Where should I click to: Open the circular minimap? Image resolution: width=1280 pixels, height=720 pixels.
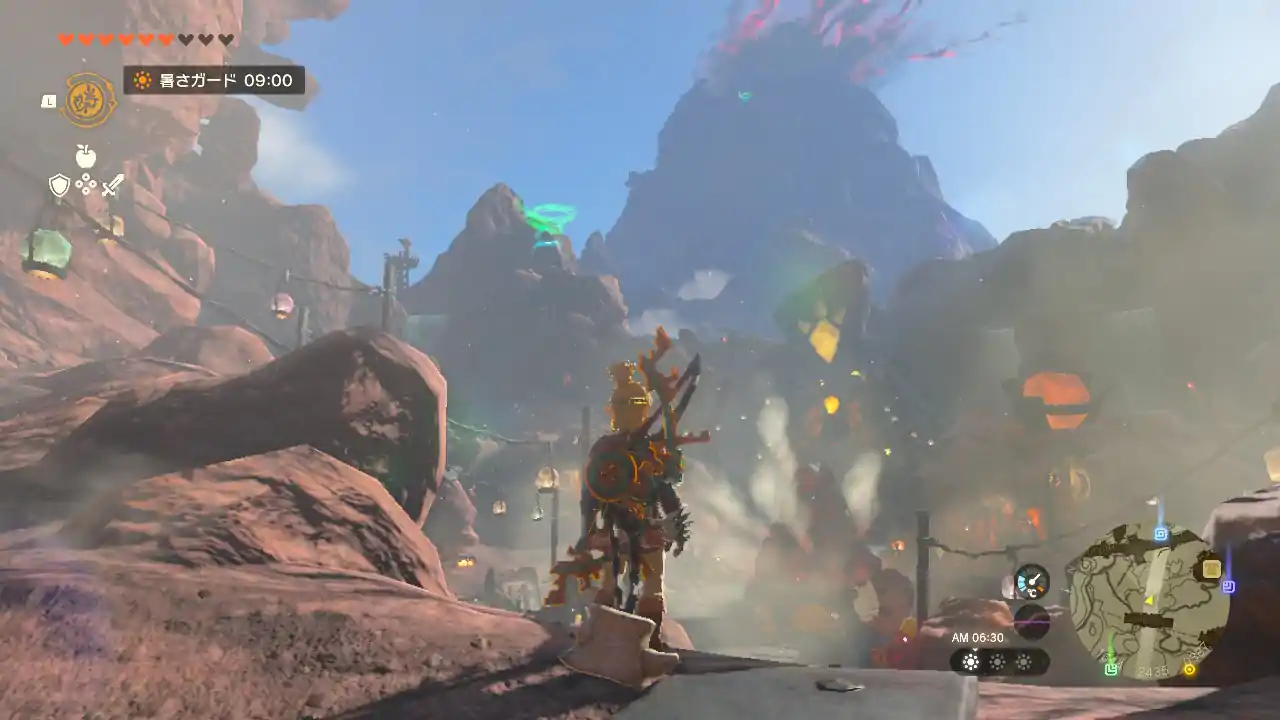[x=1145, y=600]
